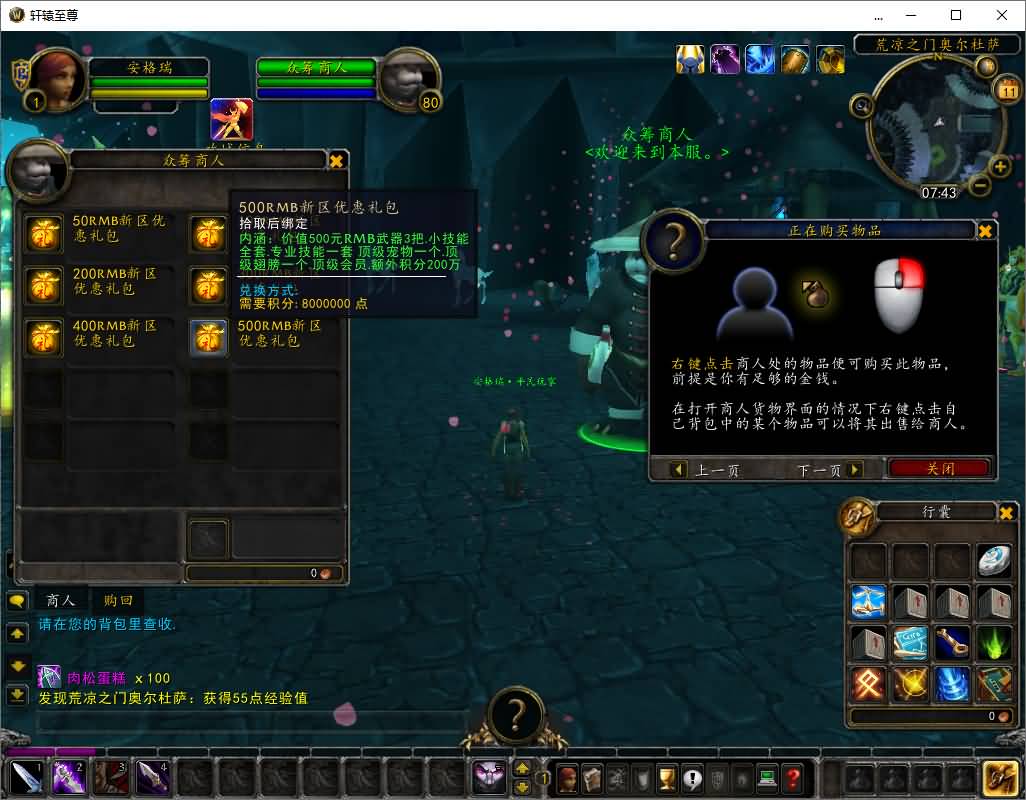Open the red question mark help button
This screenshot has width=1026, height=800.
tap(792, 777)
